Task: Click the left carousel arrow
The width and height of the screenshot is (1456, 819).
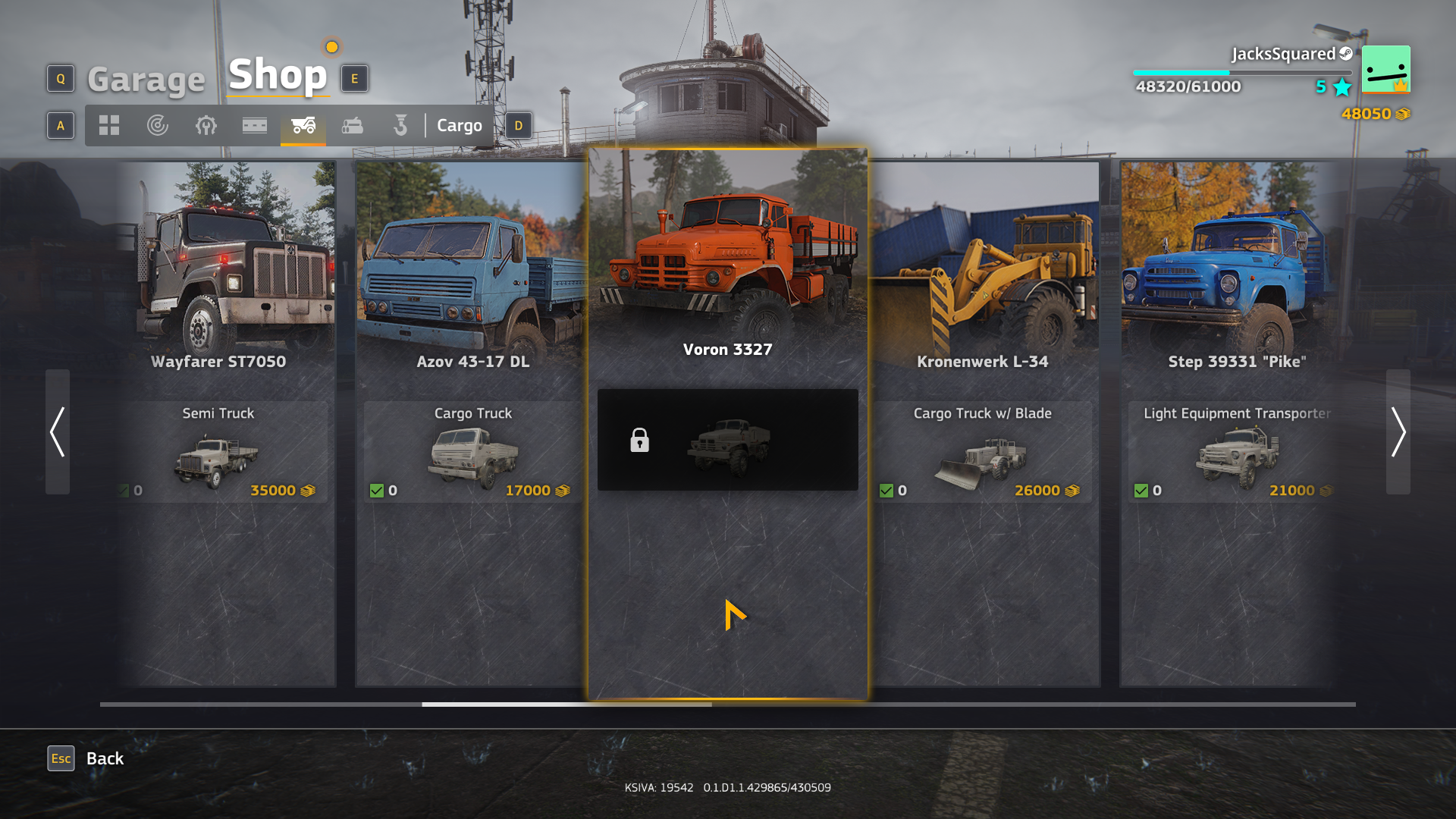Action: tap(57, 432)
